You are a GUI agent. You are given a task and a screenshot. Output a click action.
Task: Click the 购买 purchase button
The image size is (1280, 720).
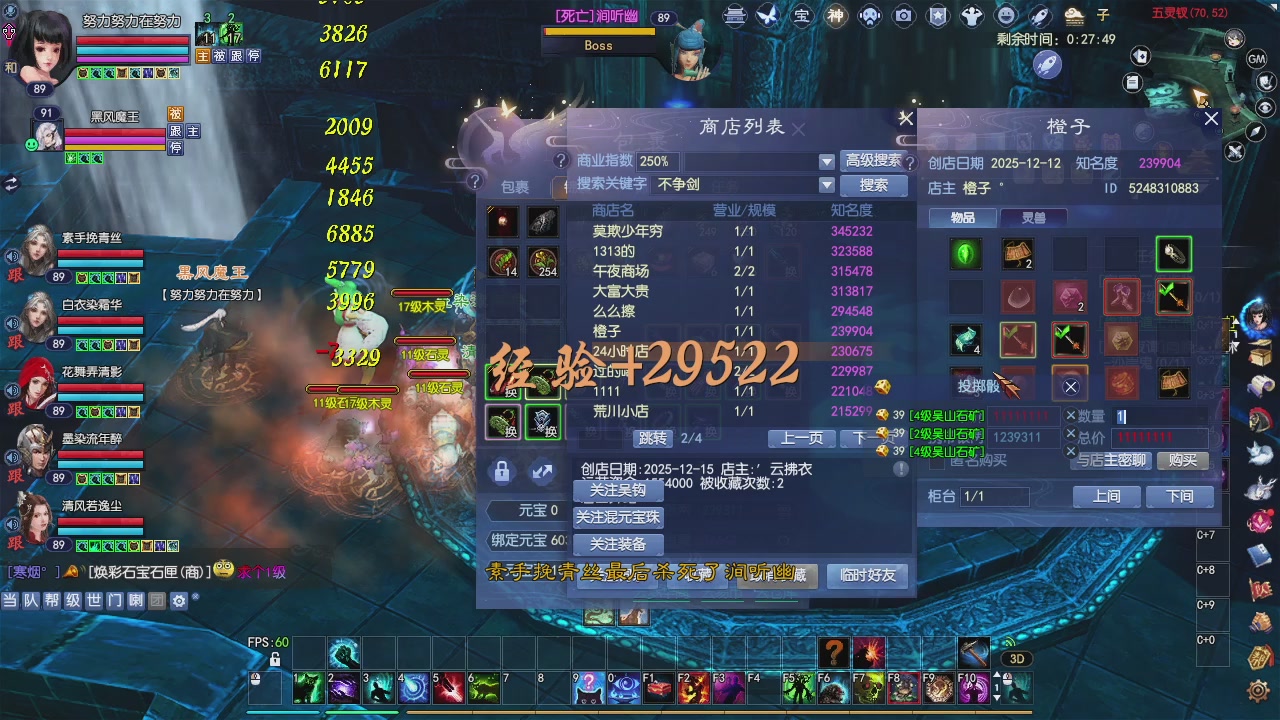[x=1185, y=461]
